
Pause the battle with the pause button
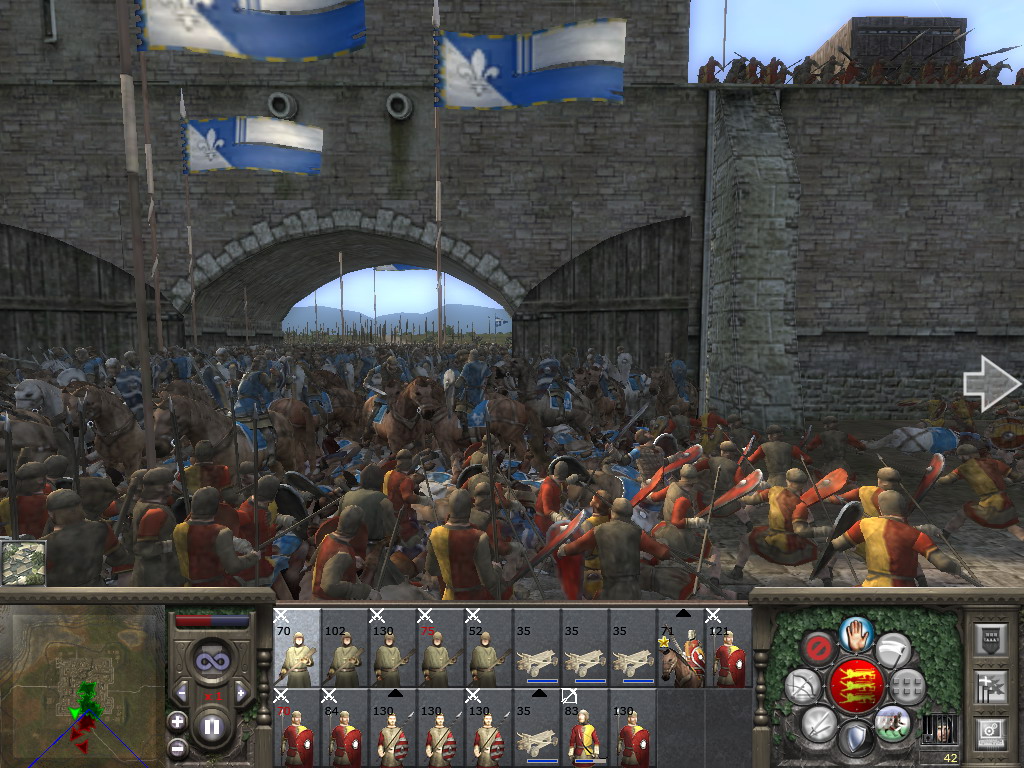tap(211, 727)
